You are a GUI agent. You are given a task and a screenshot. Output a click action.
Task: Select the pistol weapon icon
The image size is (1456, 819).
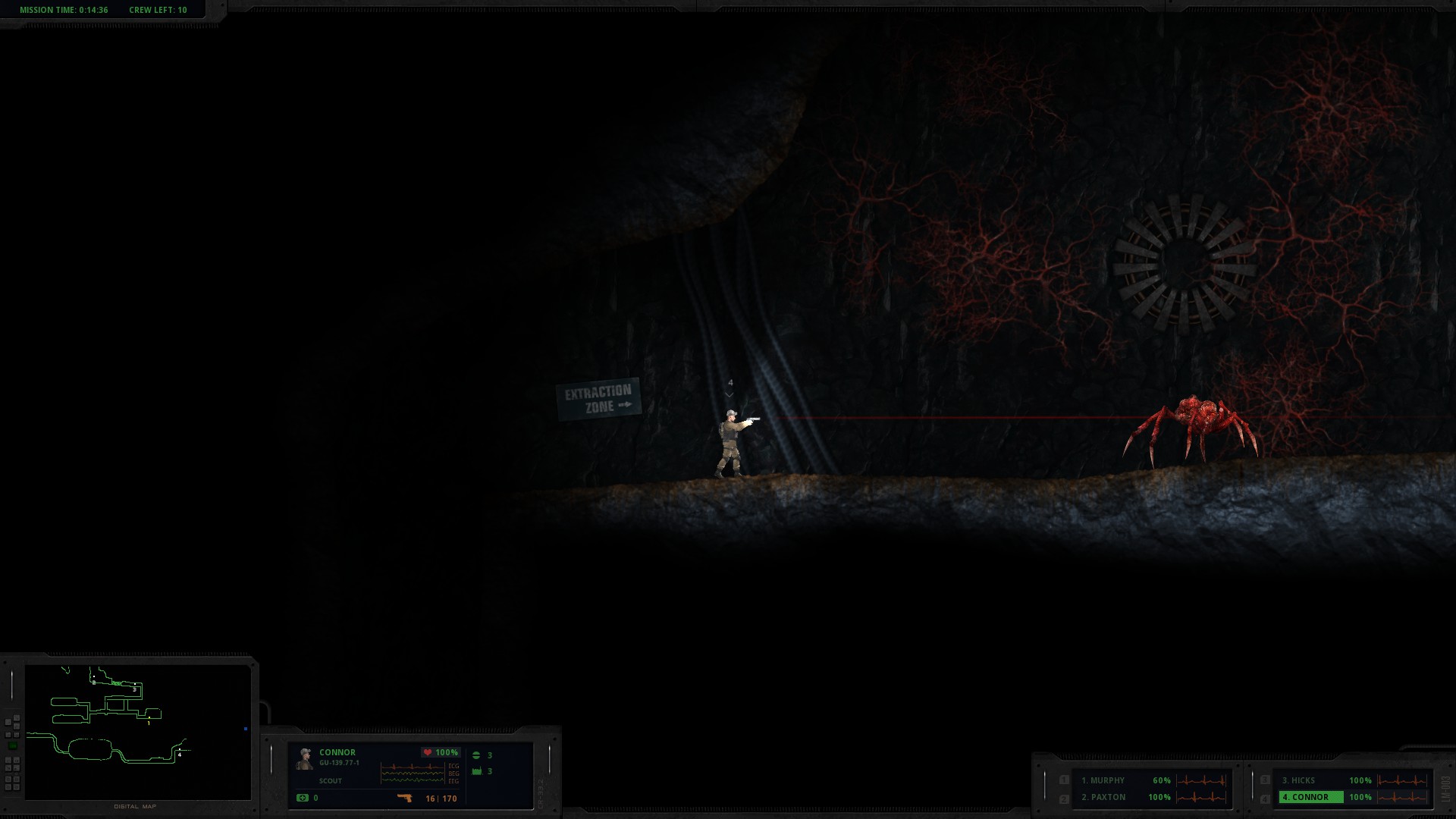(x=405, y=798)
